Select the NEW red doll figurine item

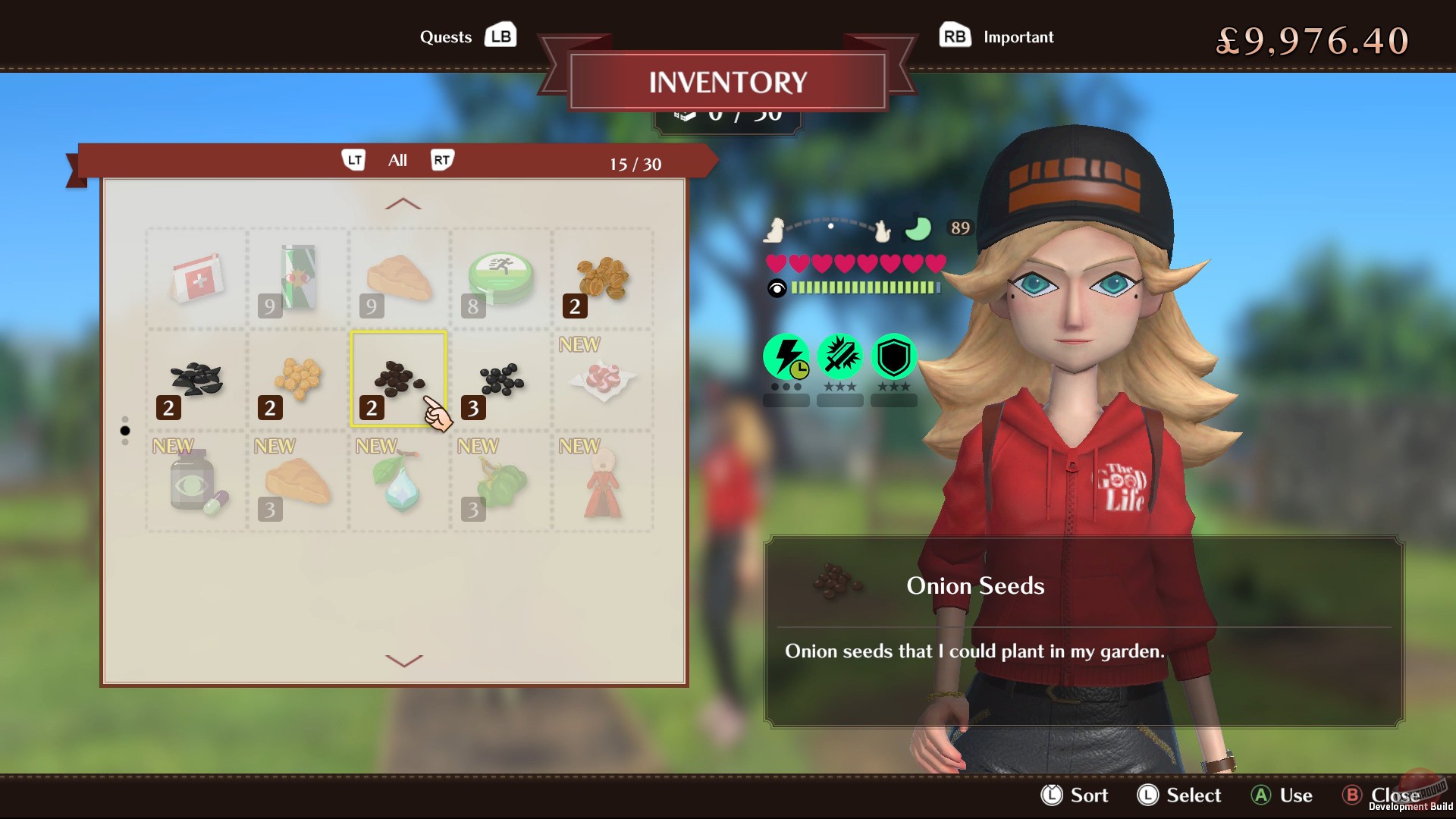(601, 484)
